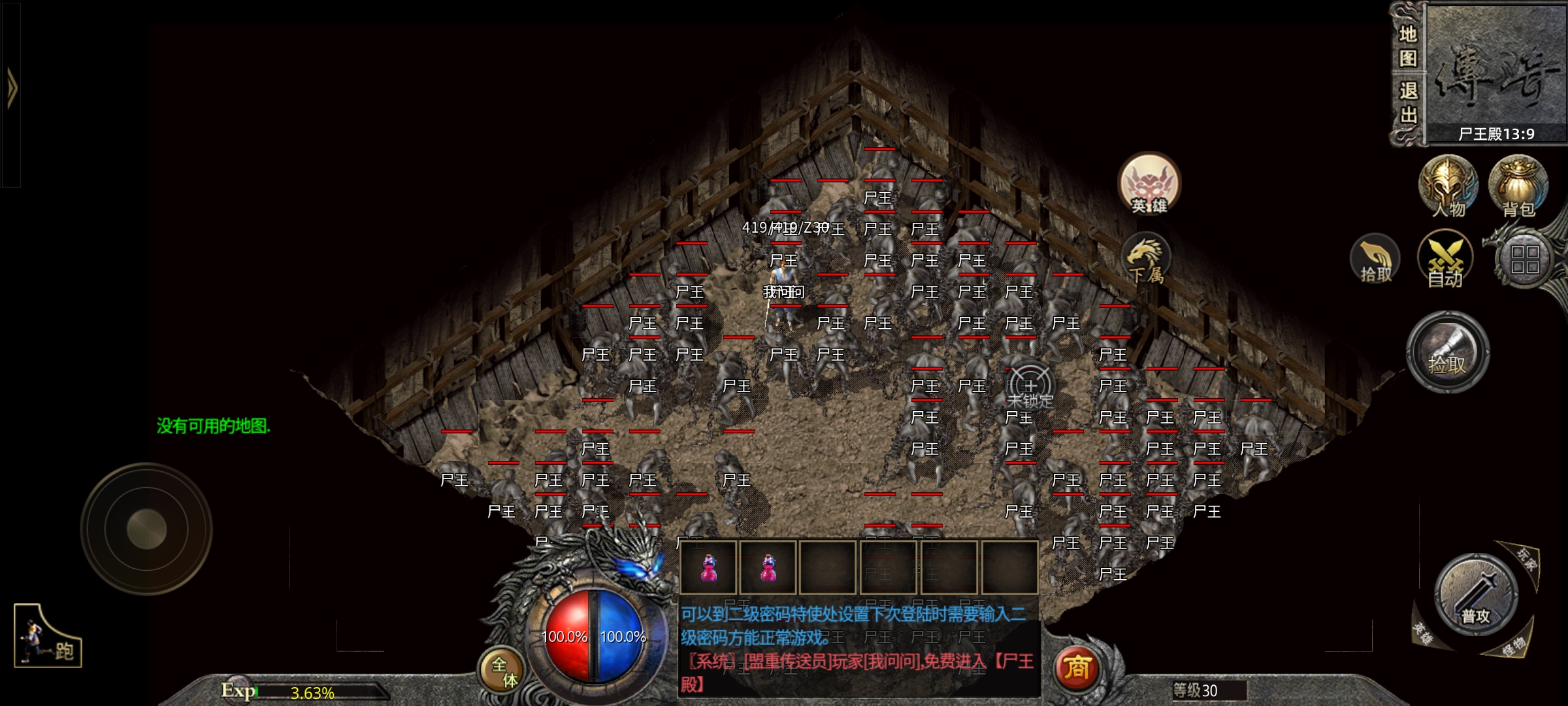Open the 商 shop button
Viewport: 1568px width, 706px height.
[x=1077, y=668]
